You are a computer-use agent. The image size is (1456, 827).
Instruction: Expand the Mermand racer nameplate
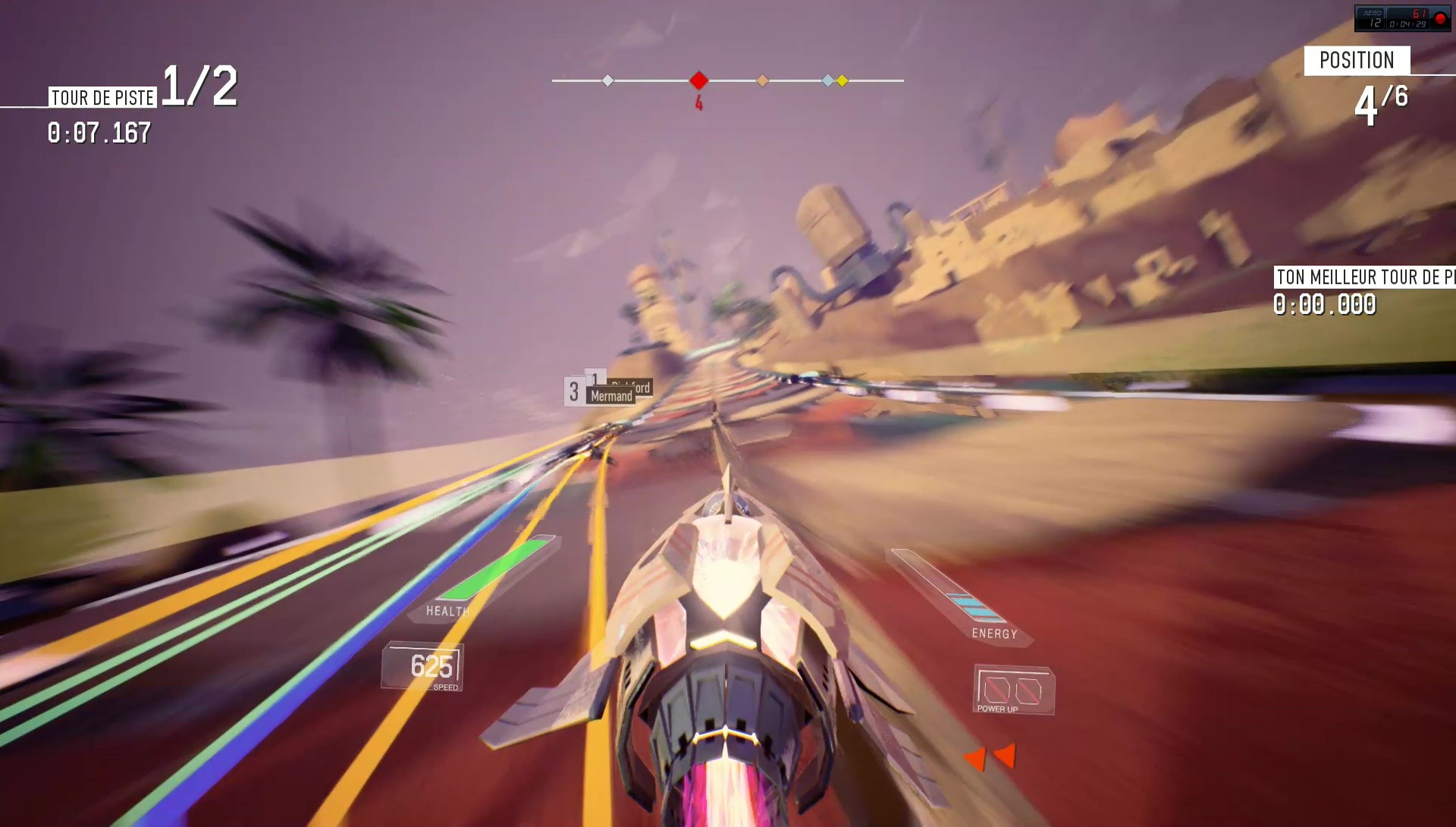click(610, 395)
